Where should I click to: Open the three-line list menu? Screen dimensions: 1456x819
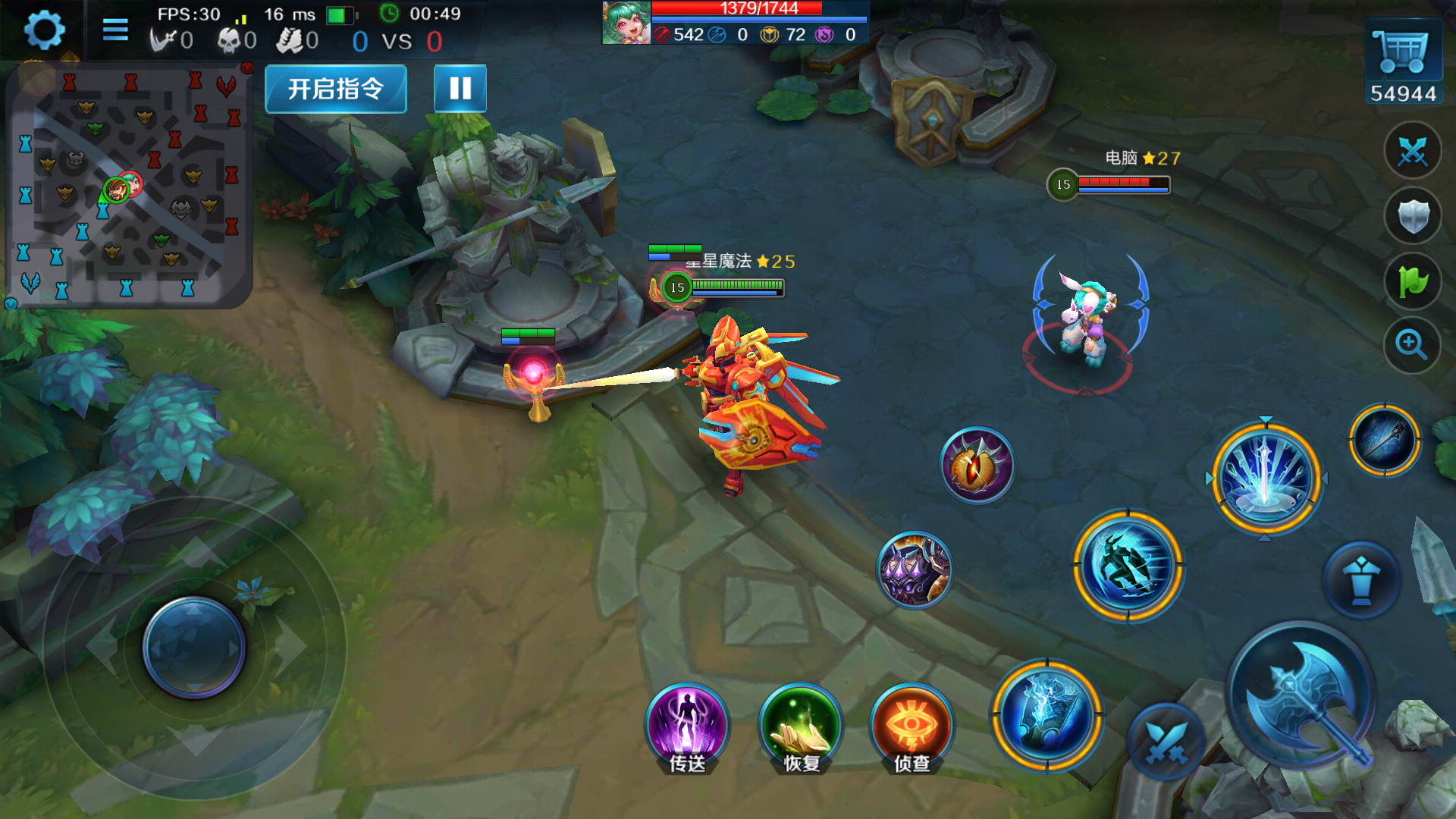(115, 30)
